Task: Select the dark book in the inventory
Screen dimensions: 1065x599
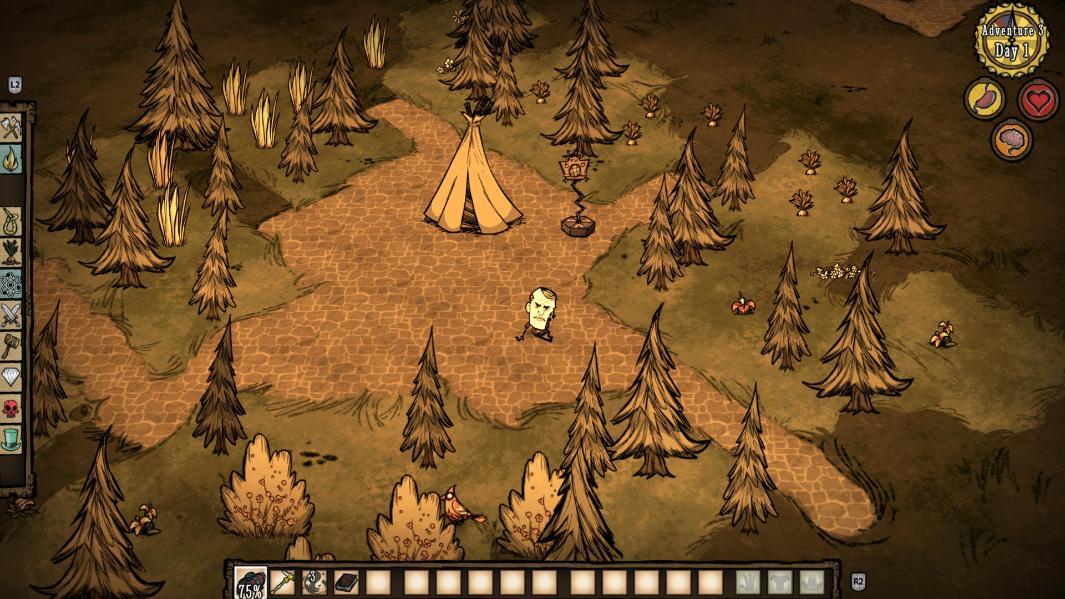Action: (x=346, y=583)
